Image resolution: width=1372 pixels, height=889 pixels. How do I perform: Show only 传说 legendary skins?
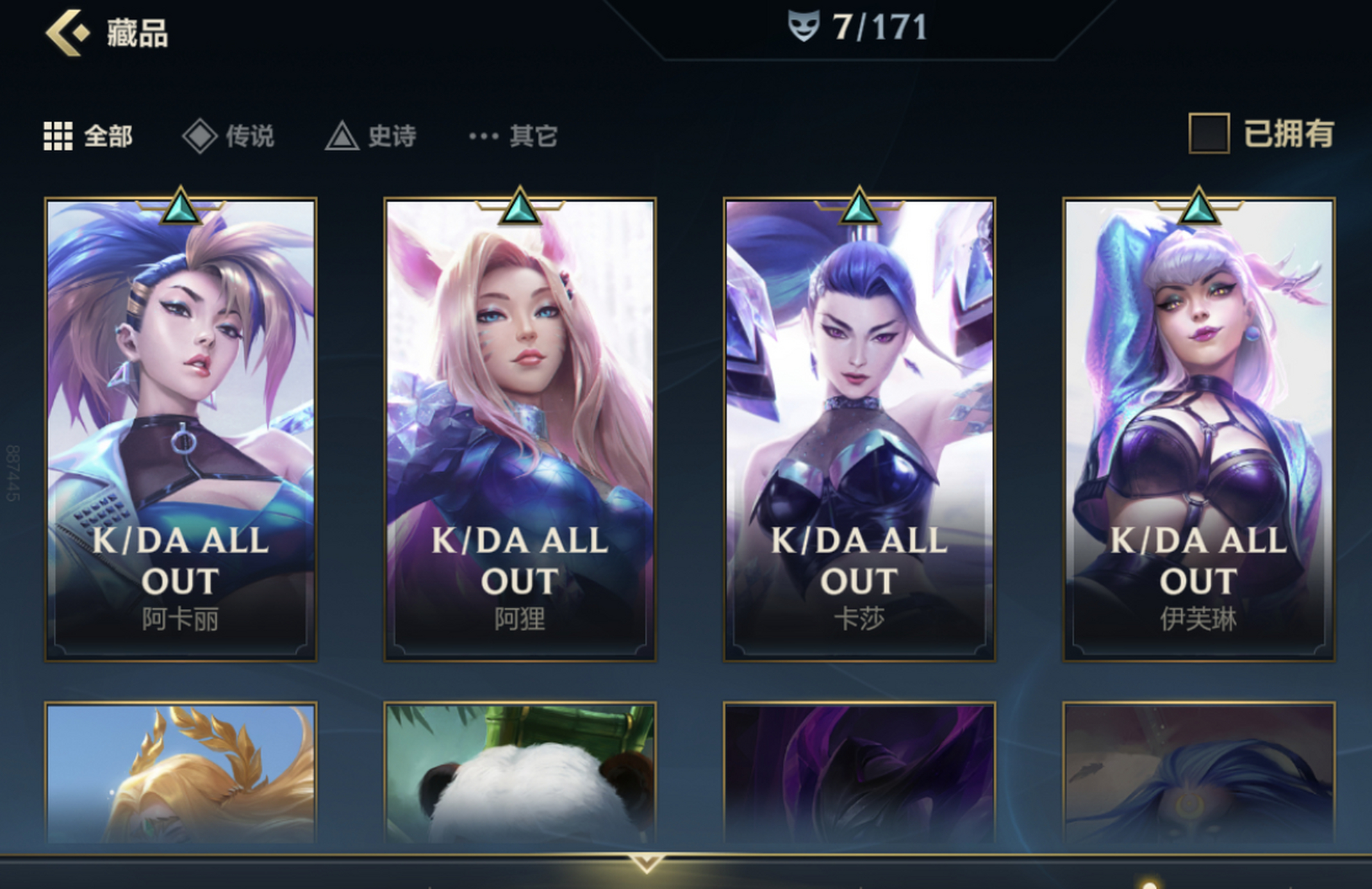pyautogui.click(x=229, y=136)
